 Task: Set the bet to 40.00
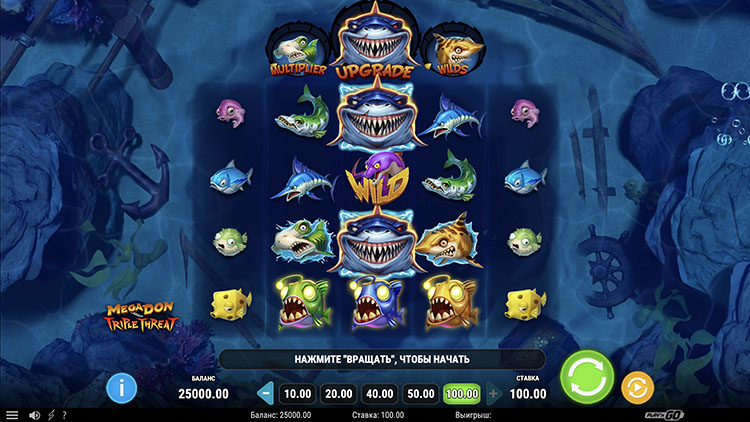pos(380,393)
